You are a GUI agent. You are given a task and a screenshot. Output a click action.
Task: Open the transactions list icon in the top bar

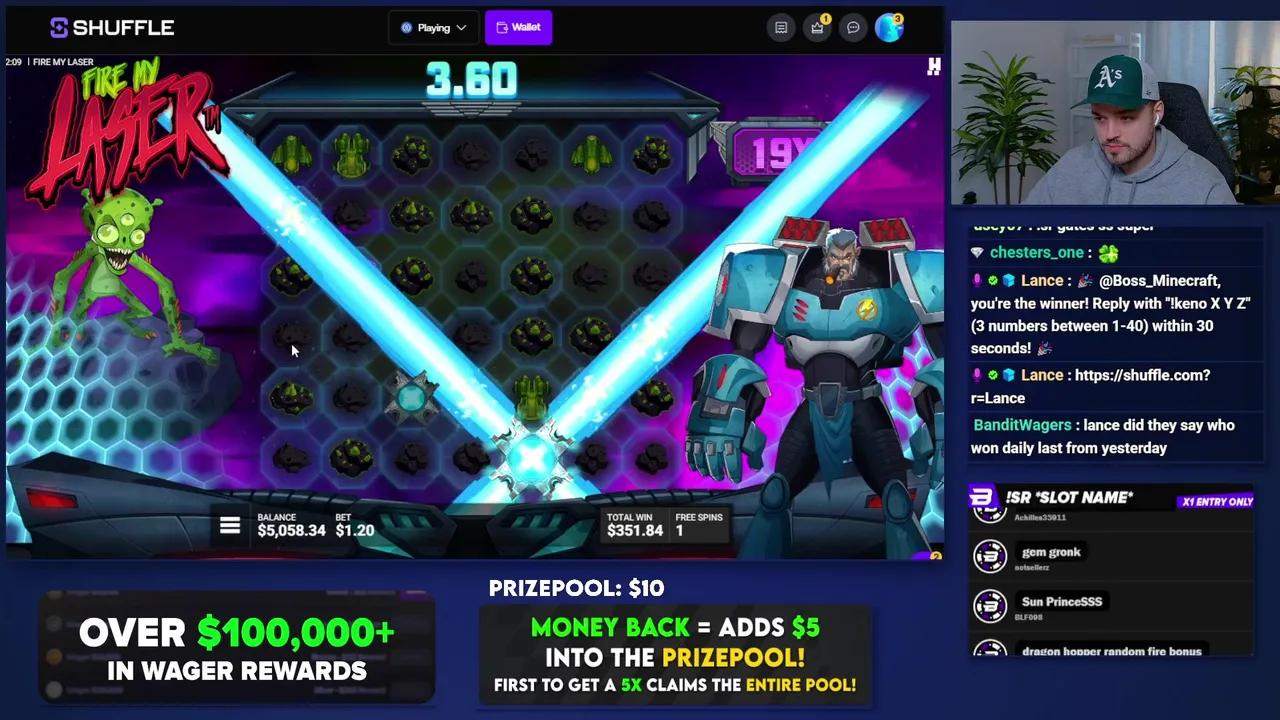click(x=781, y=27)
